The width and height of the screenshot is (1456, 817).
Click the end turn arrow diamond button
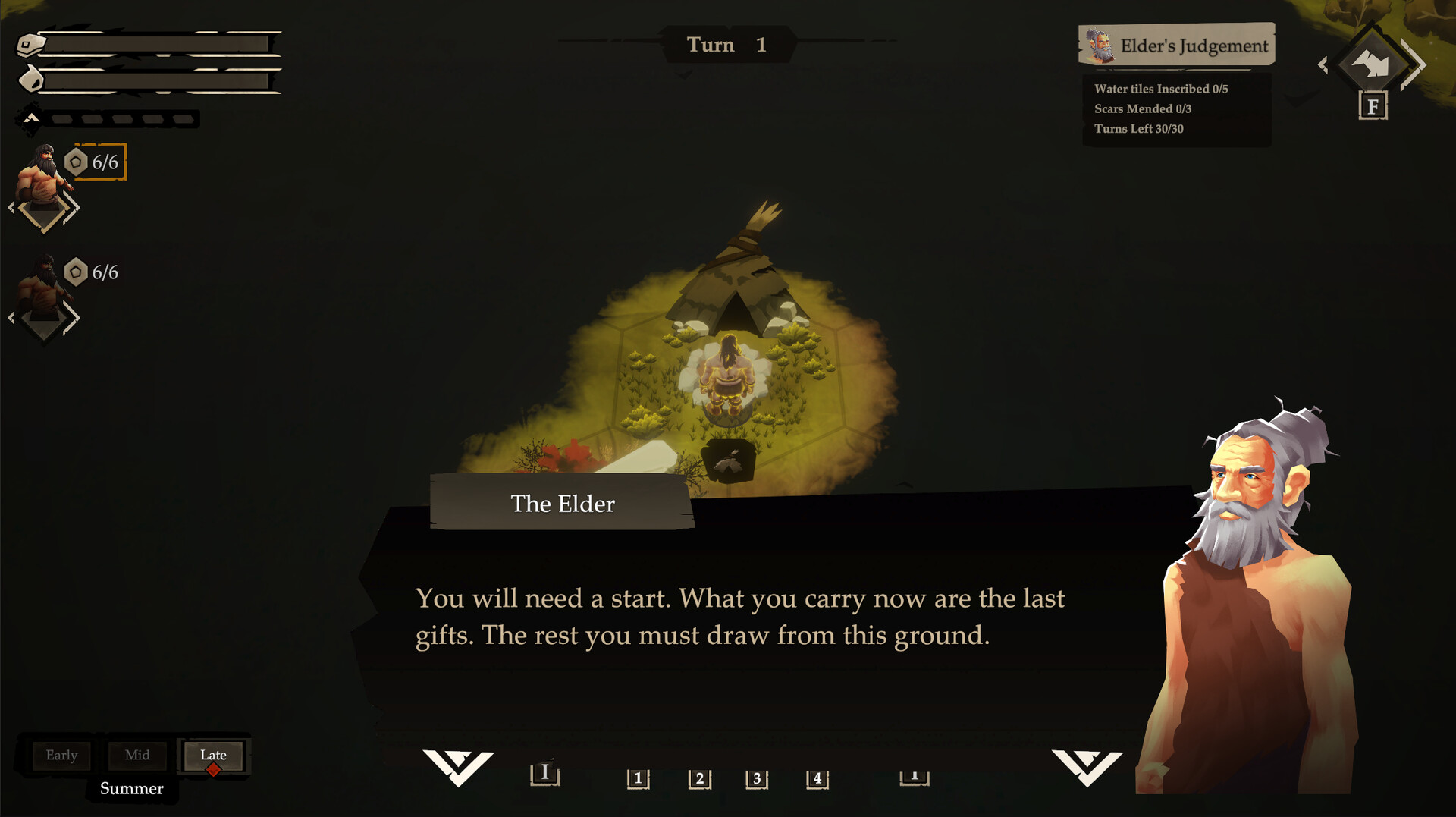[x=1371, y=64]
